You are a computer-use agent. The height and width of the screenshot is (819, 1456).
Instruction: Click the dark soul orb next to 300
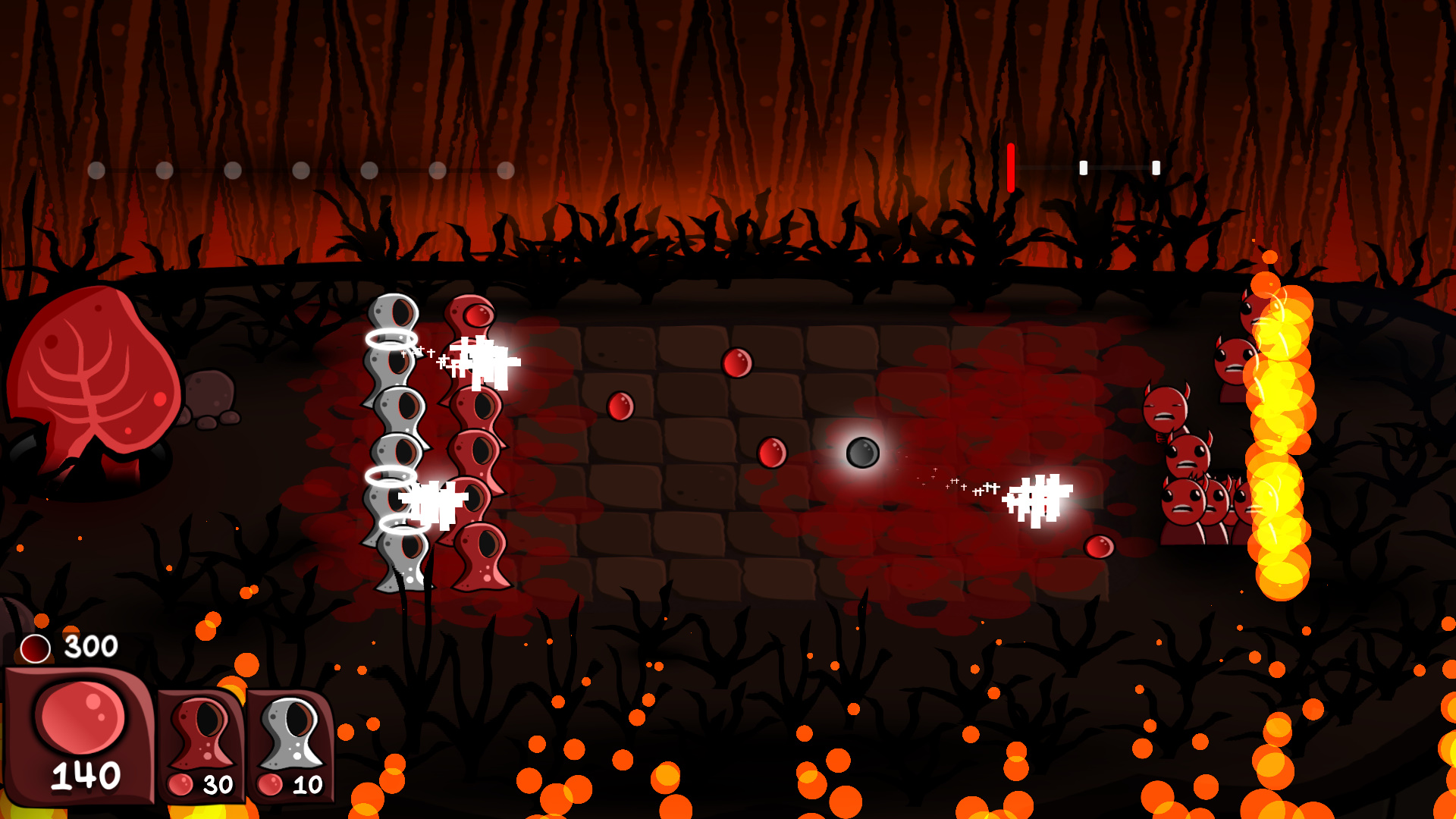pos(34,647)
